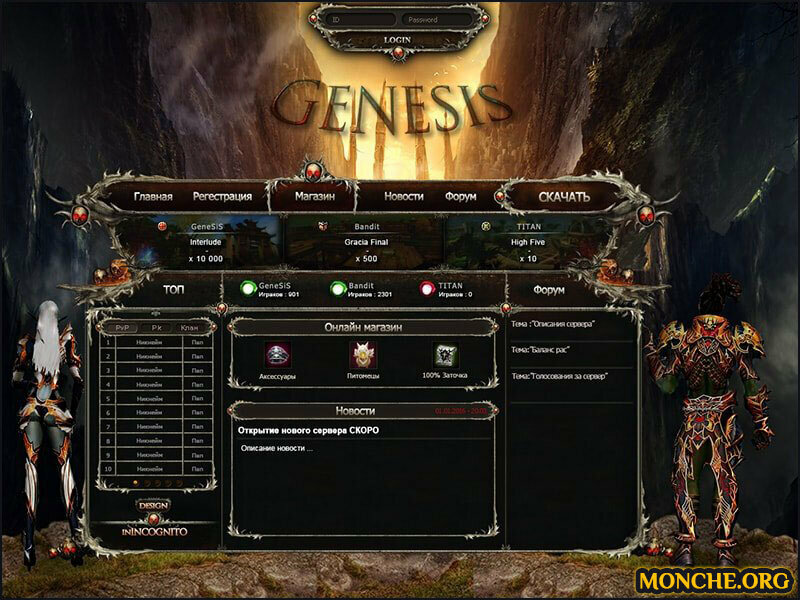
Task: Go to the Регистрация page
Action: pyautogui.click(x=222, y=197)
